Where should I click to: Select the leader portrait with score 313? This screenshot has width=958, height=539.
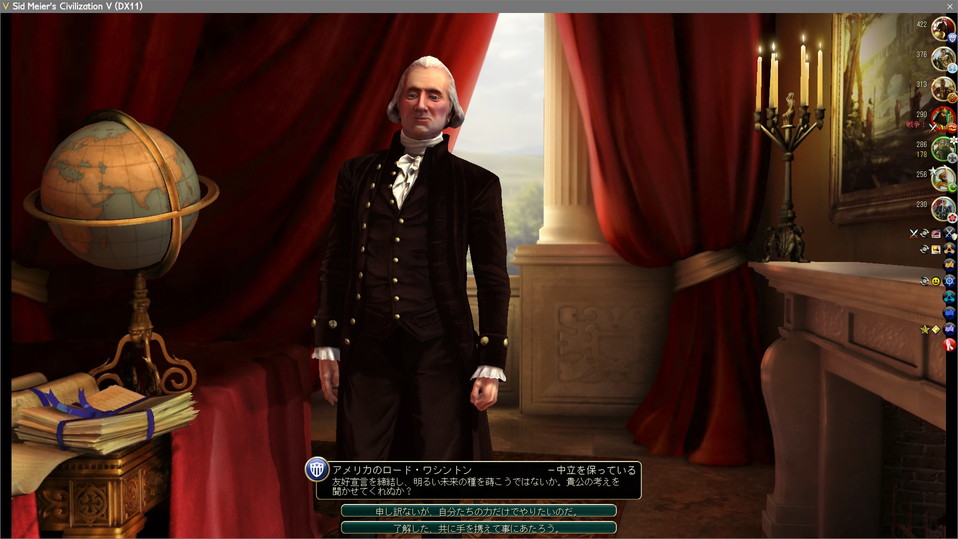tap(943, 89)
